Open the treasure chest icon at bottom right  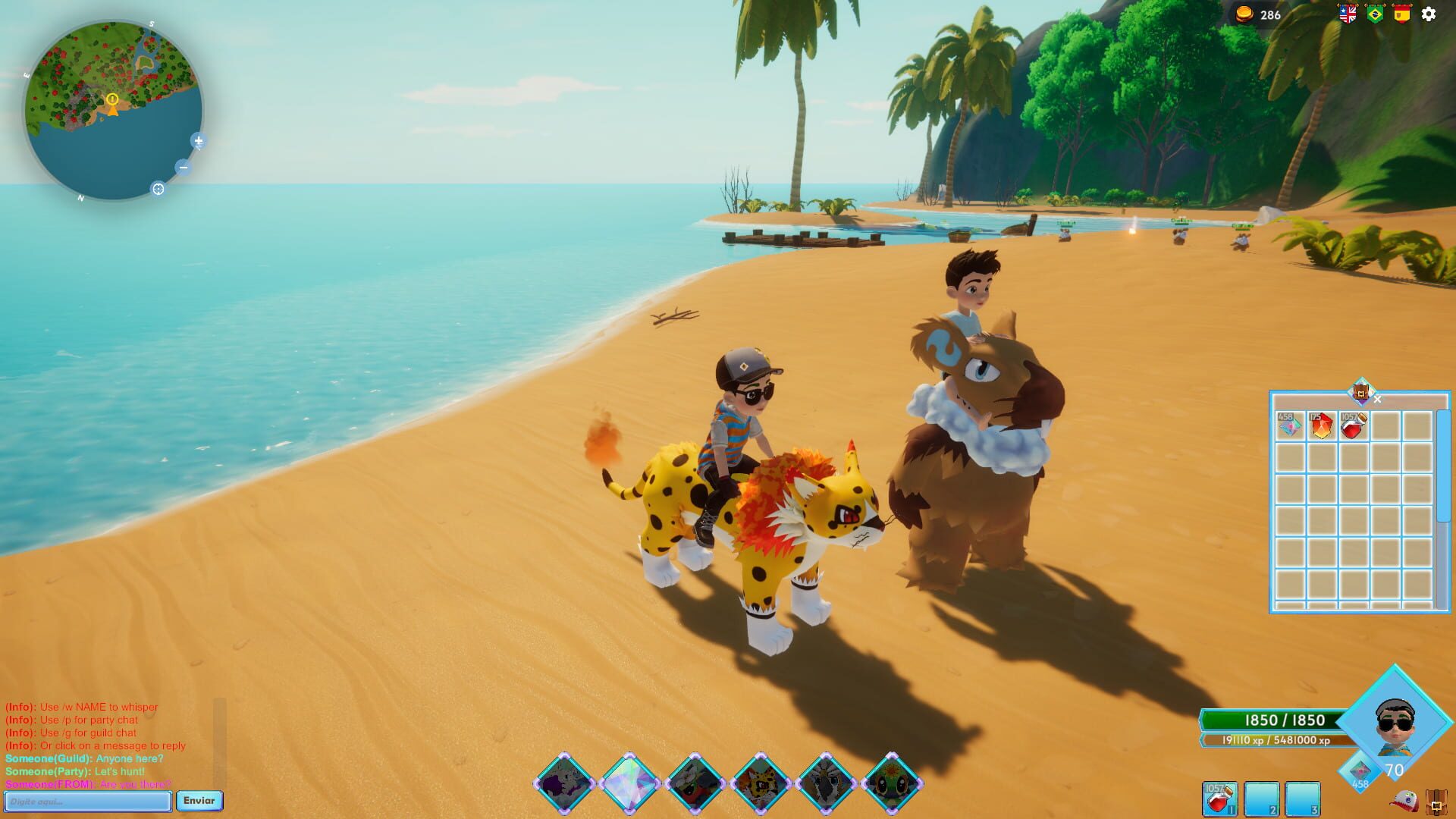click(1436, 802)
